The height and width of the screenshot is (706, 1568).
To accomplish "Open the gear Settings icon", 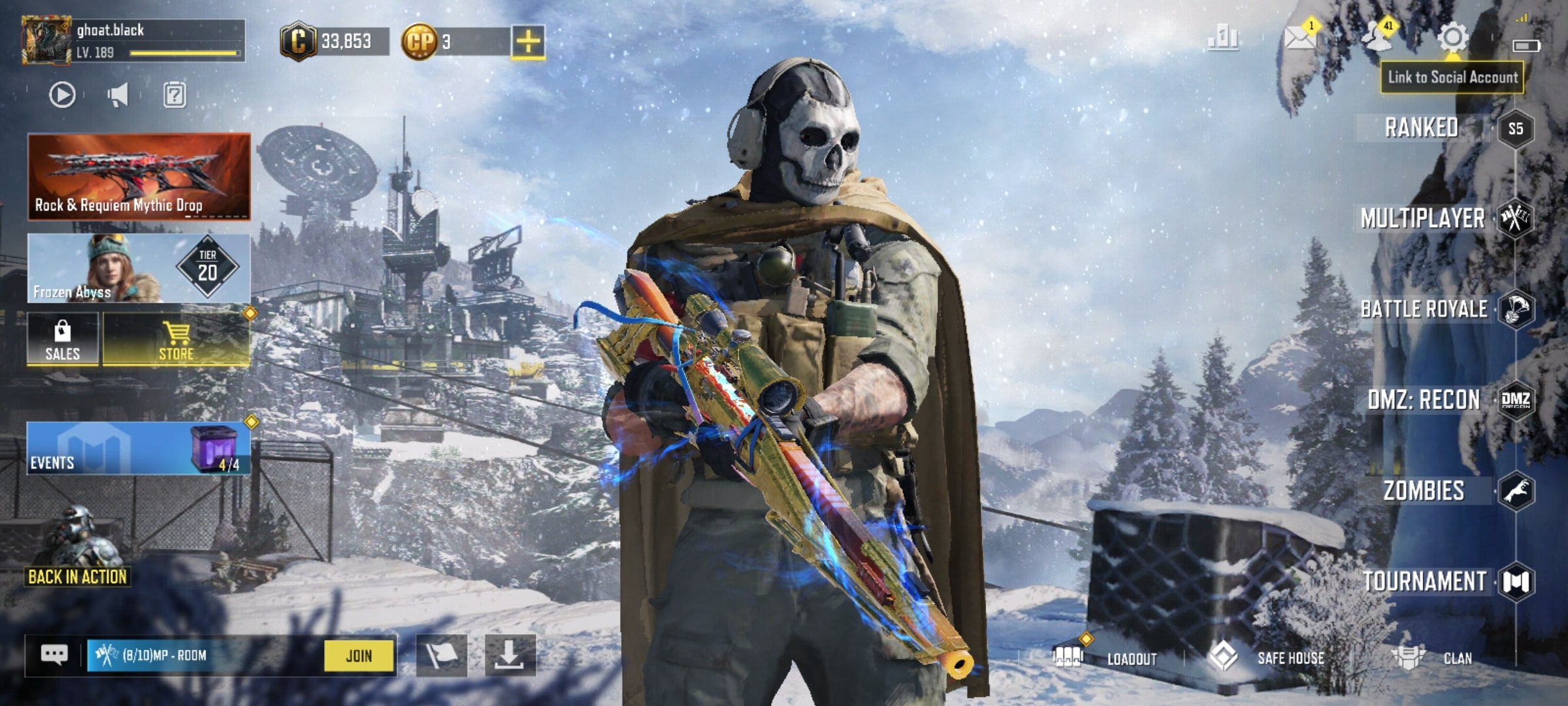I will point(1452,37).
